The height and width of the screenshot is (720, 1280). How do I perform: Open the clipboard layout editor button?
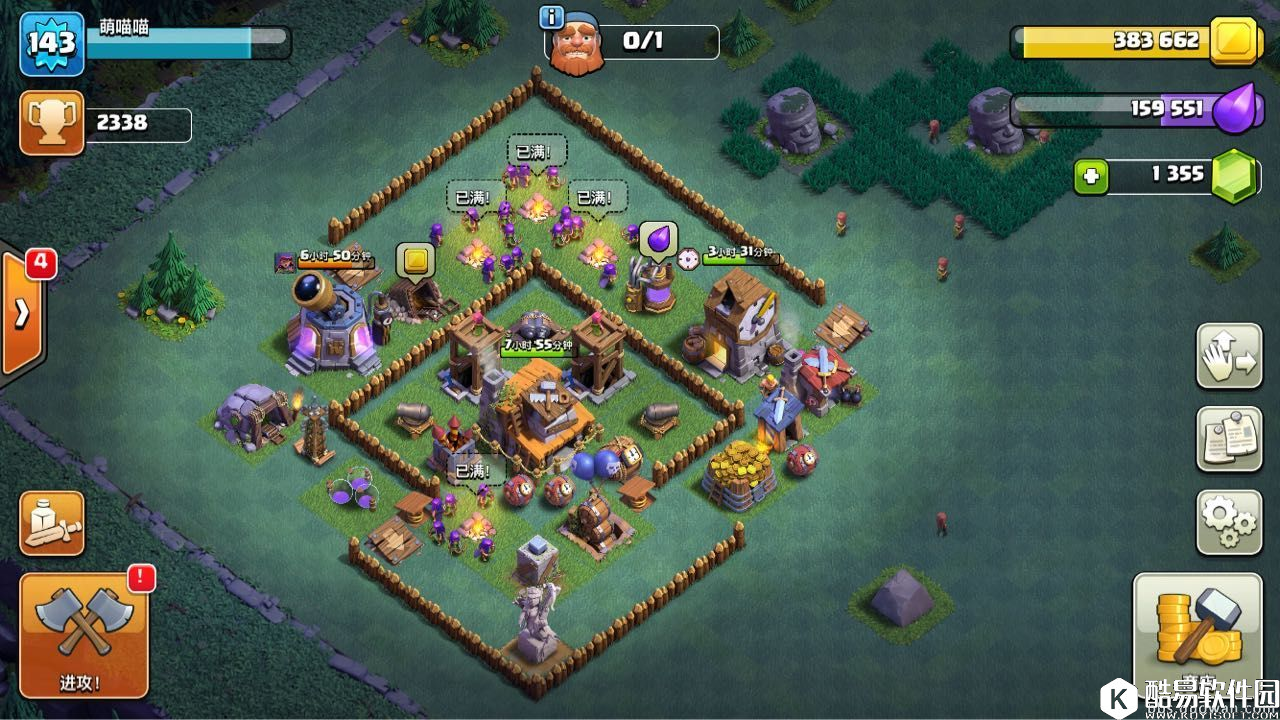pos(1229,438)
